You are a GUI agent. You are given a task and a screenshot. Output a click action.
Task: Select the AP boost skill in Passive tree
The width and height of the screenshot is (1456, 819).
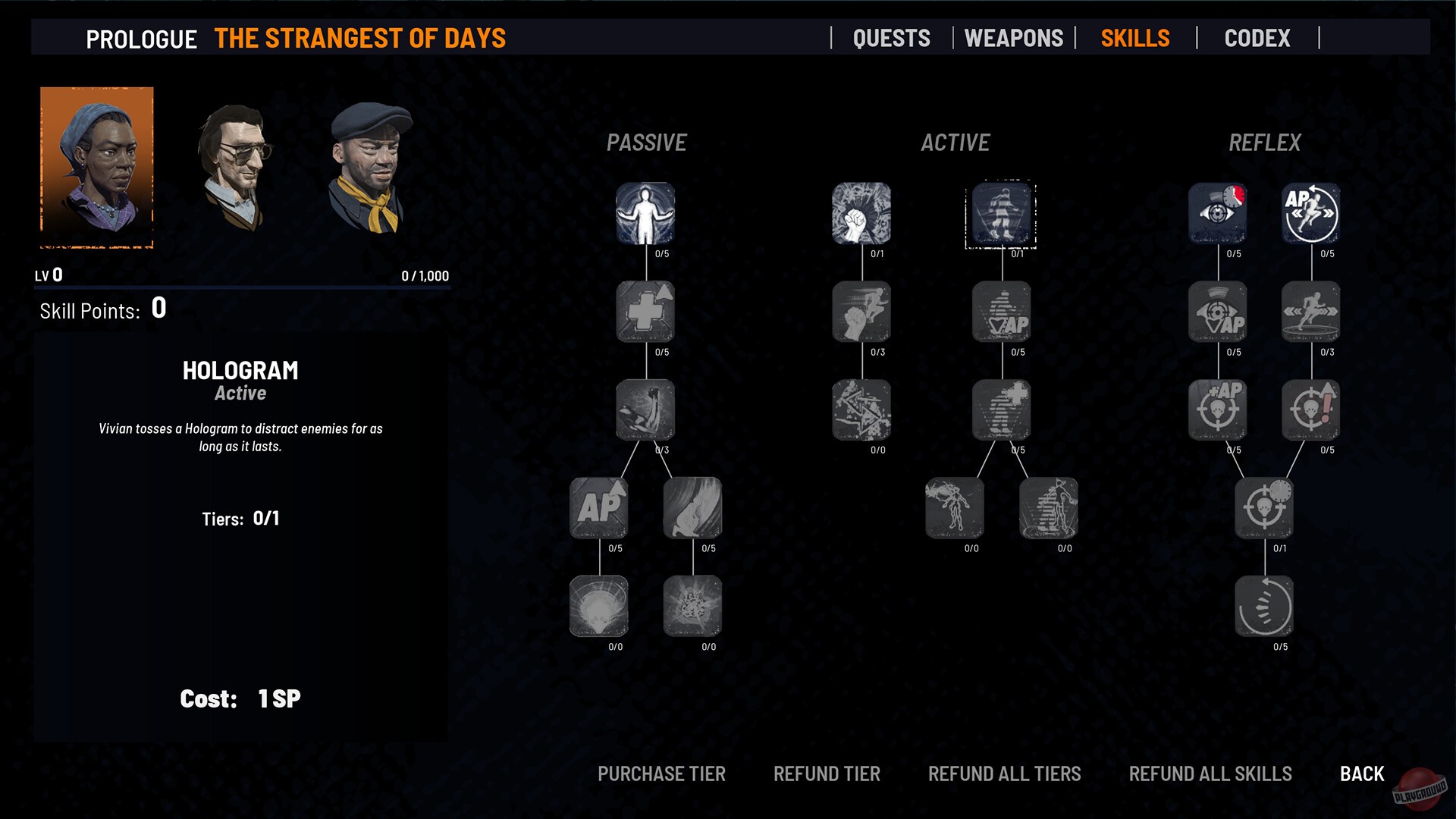coord(598,508)
